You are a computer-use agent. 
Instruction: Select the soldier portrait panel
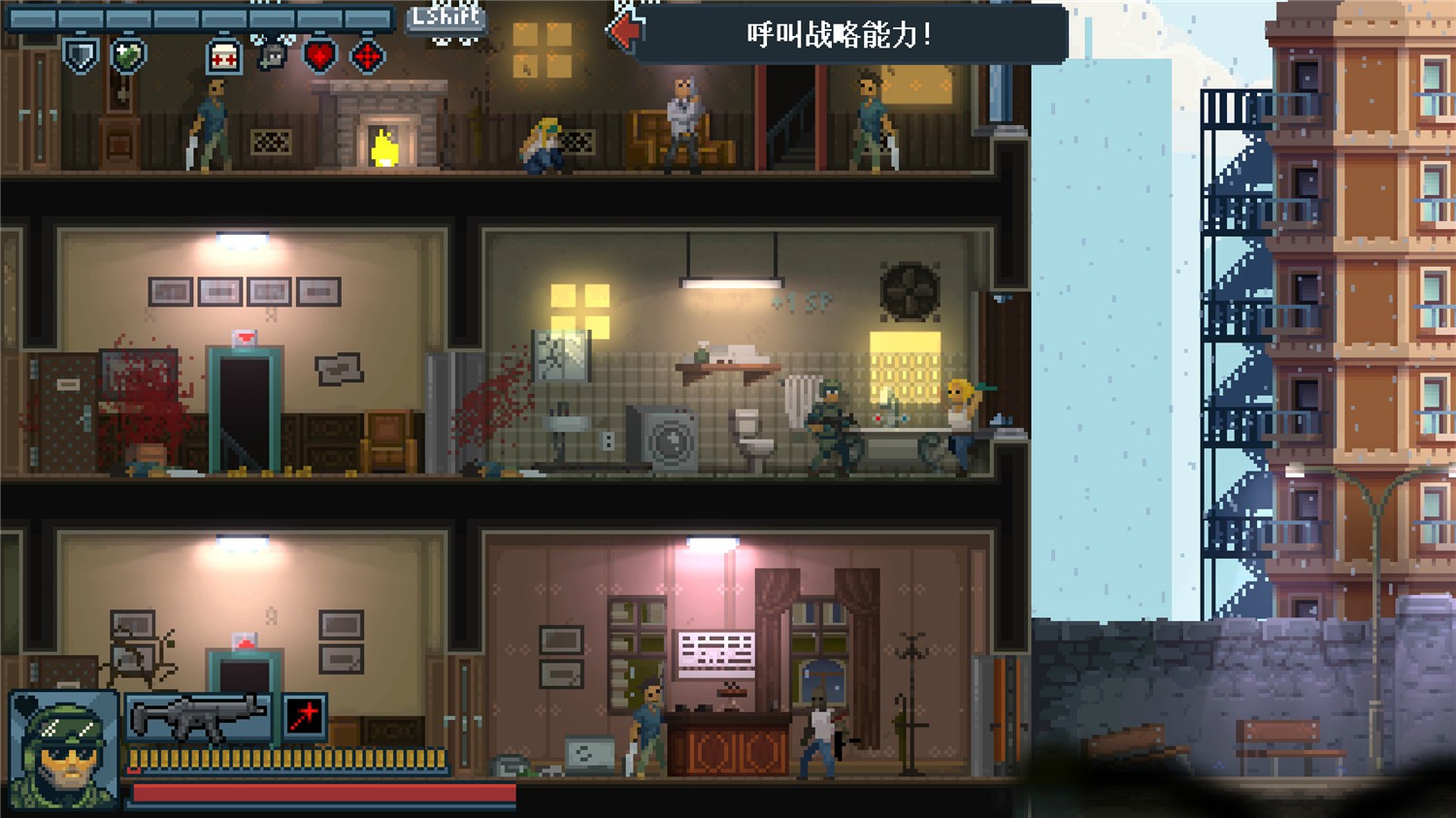click(x=62, y=747)
